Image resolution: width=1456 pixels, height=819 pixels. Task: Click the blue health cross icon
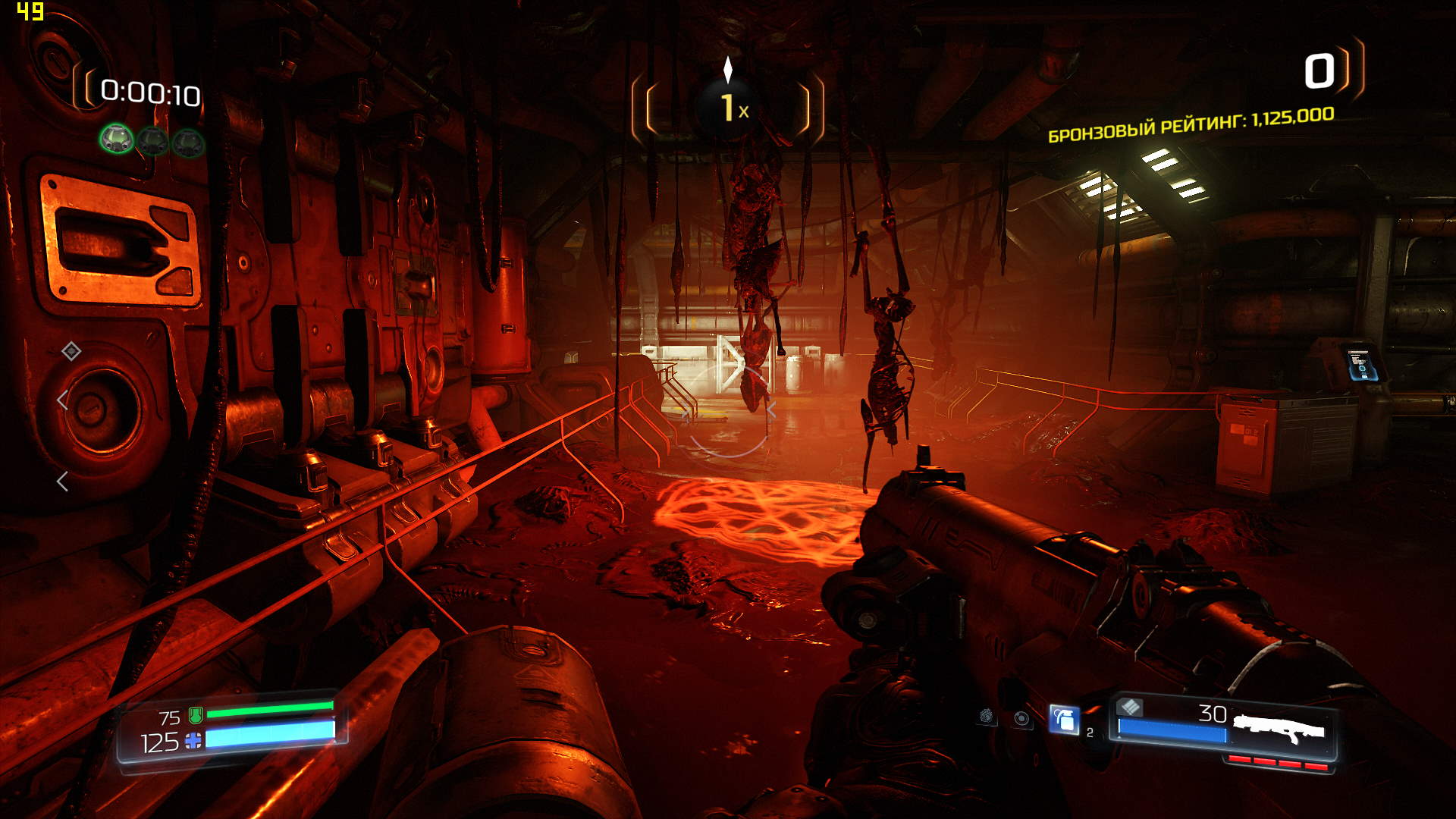click(194, 741)
